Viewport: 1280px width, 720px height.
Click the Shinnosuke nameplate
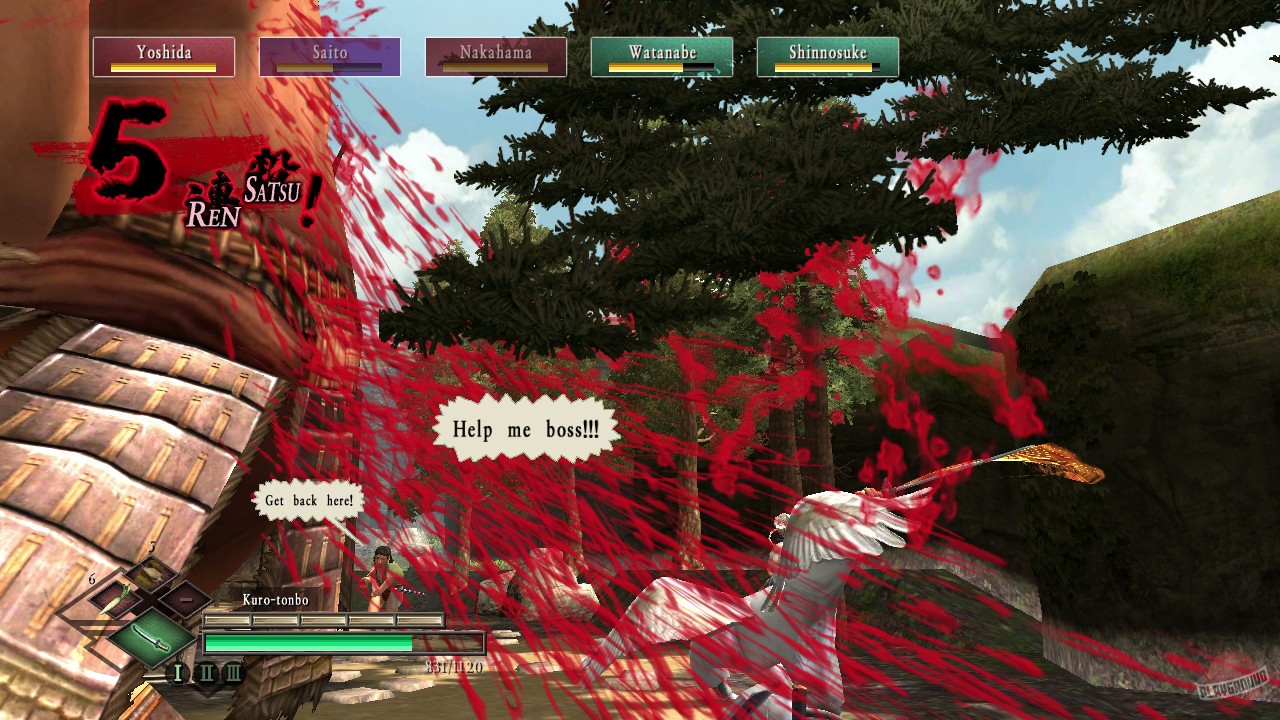pos(828,56)
